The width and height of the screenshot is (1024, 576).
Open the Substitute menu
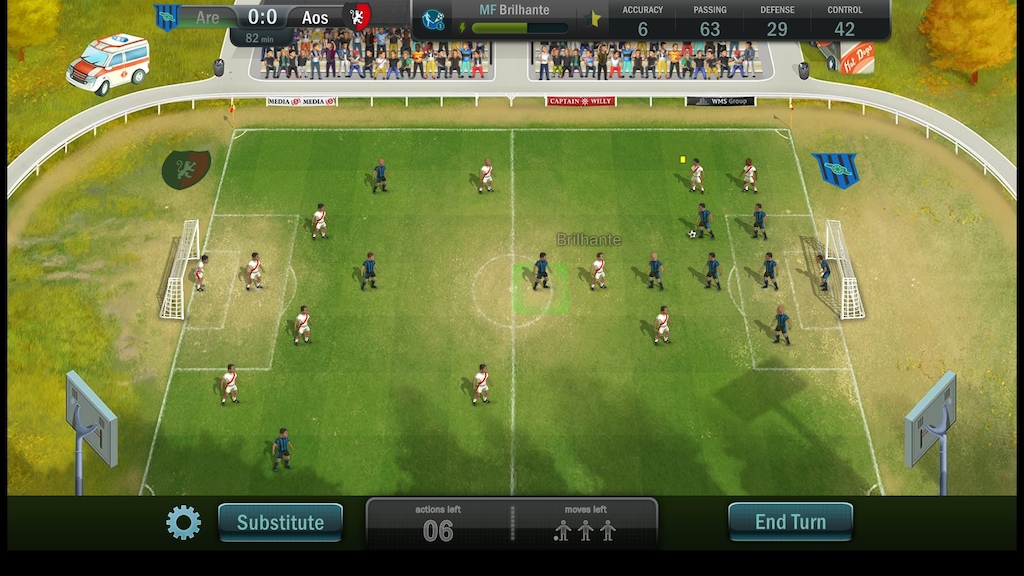tap(280, 522)
